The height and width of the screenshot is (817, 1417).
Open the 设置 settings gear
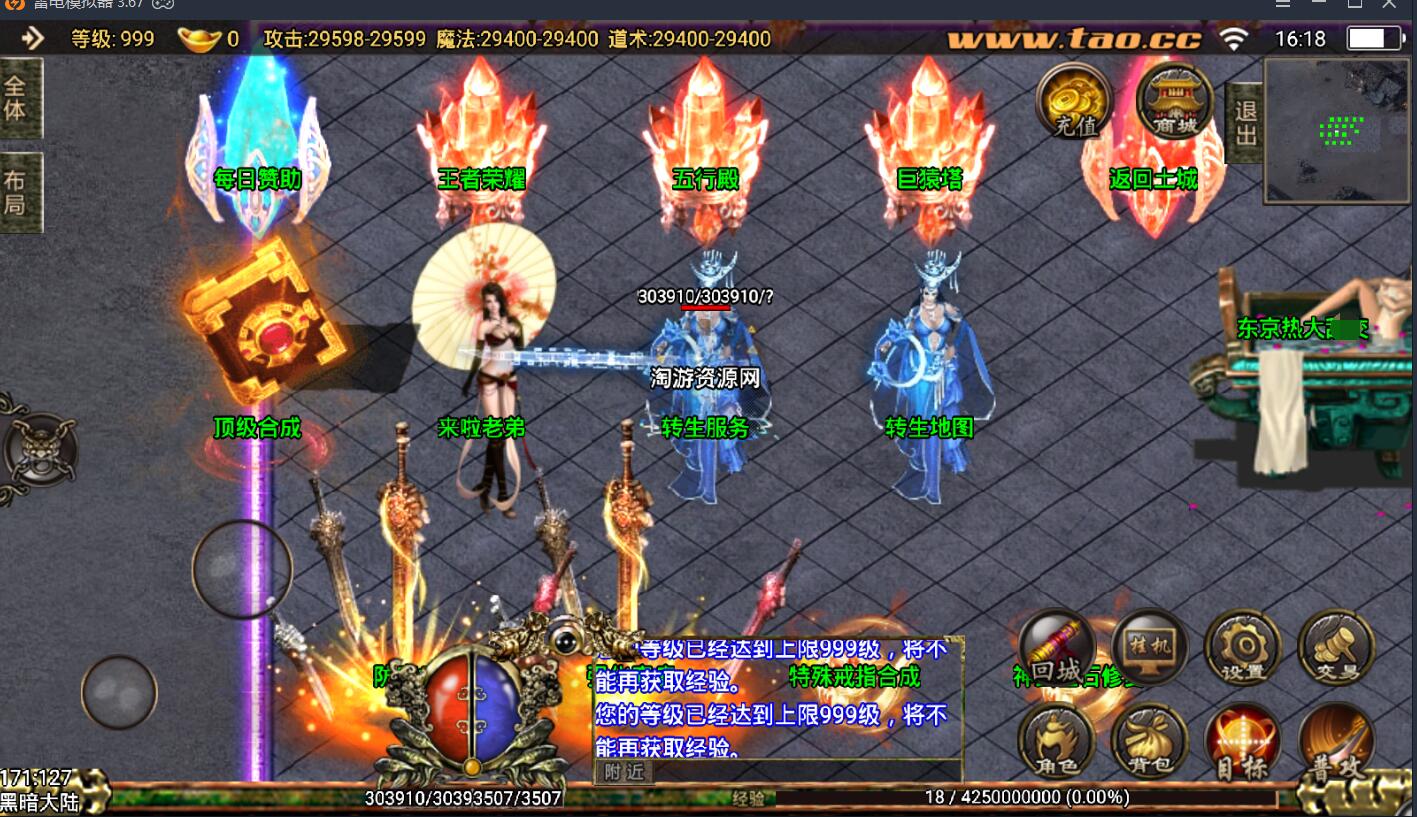[x=1242, y=647]
